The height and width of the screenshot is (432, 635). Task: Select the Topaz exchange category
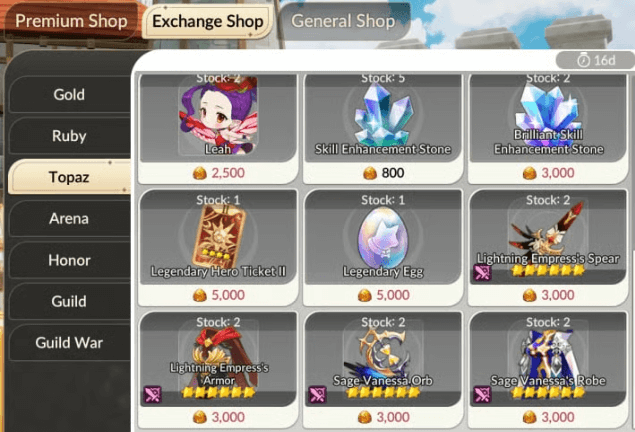[x=69, y=177]
